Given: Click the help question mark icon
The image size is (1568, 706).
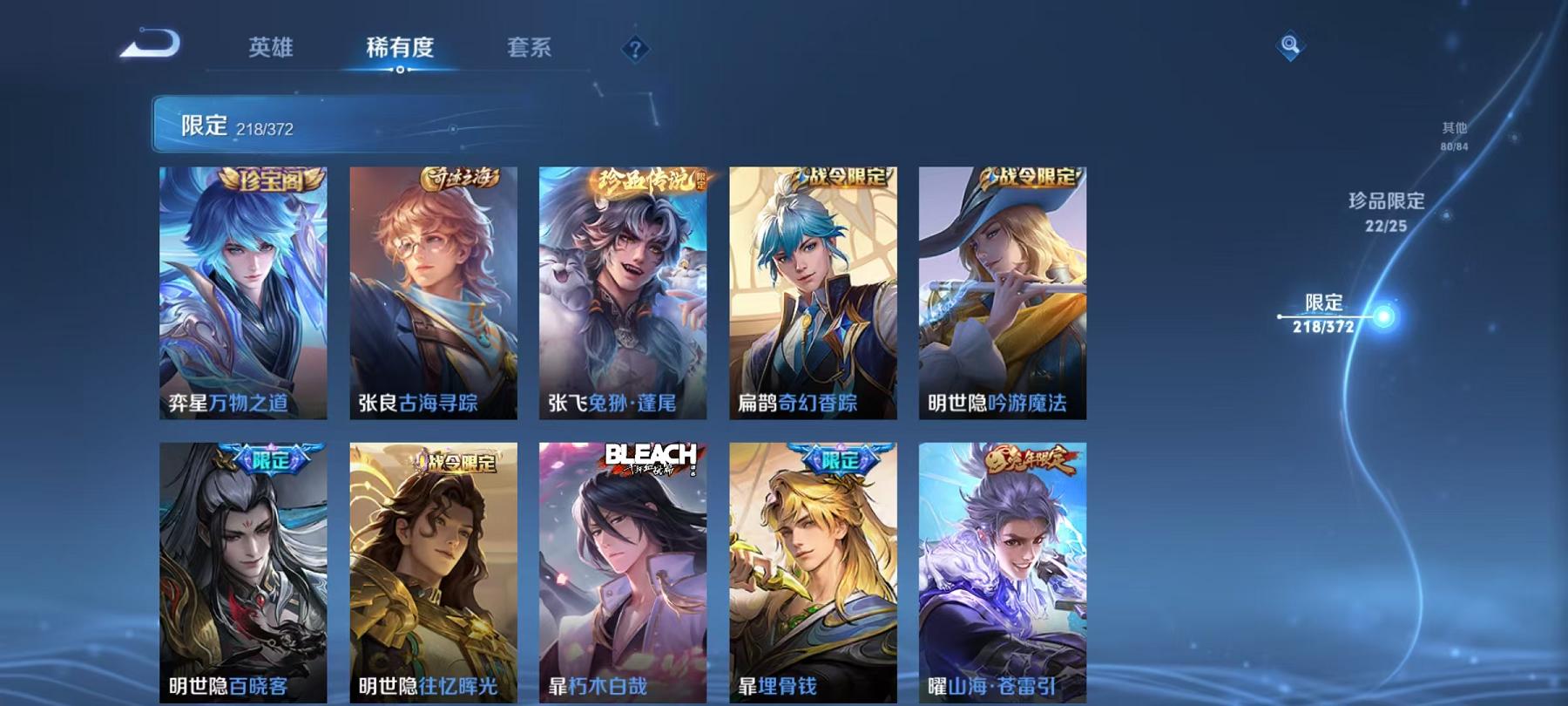Looking at the screenshot, I should [x=635, y=48].
